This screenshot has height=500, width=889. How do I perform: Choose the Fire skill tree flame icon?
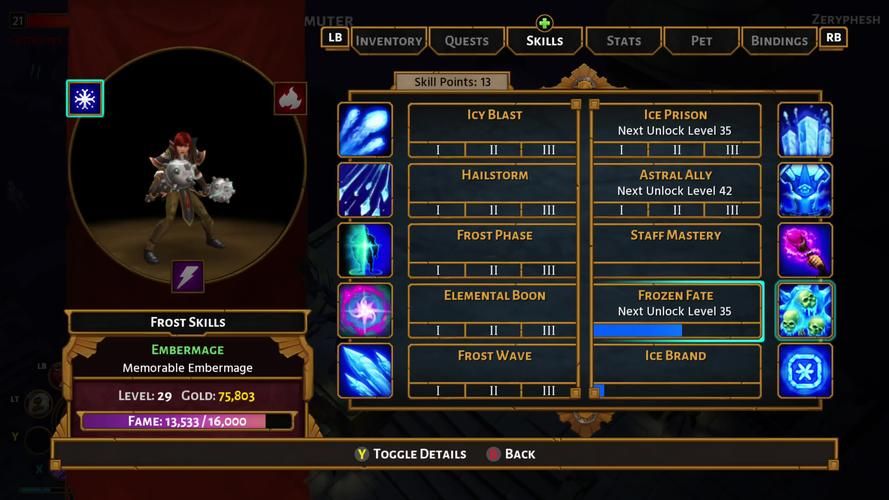(x=290, y=99)
